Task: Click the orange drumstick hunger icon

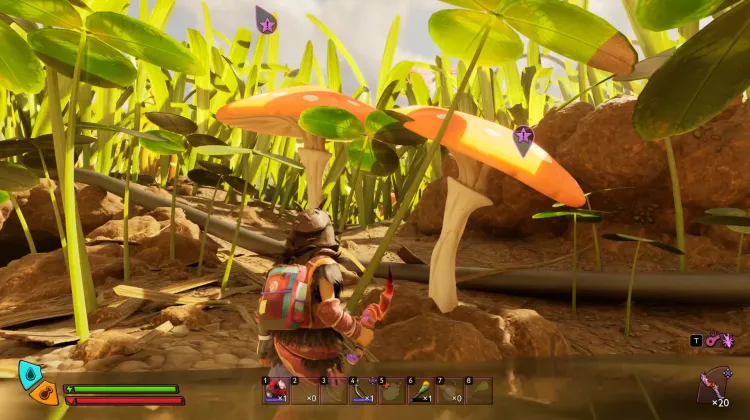Action: (x=44, y=393)
